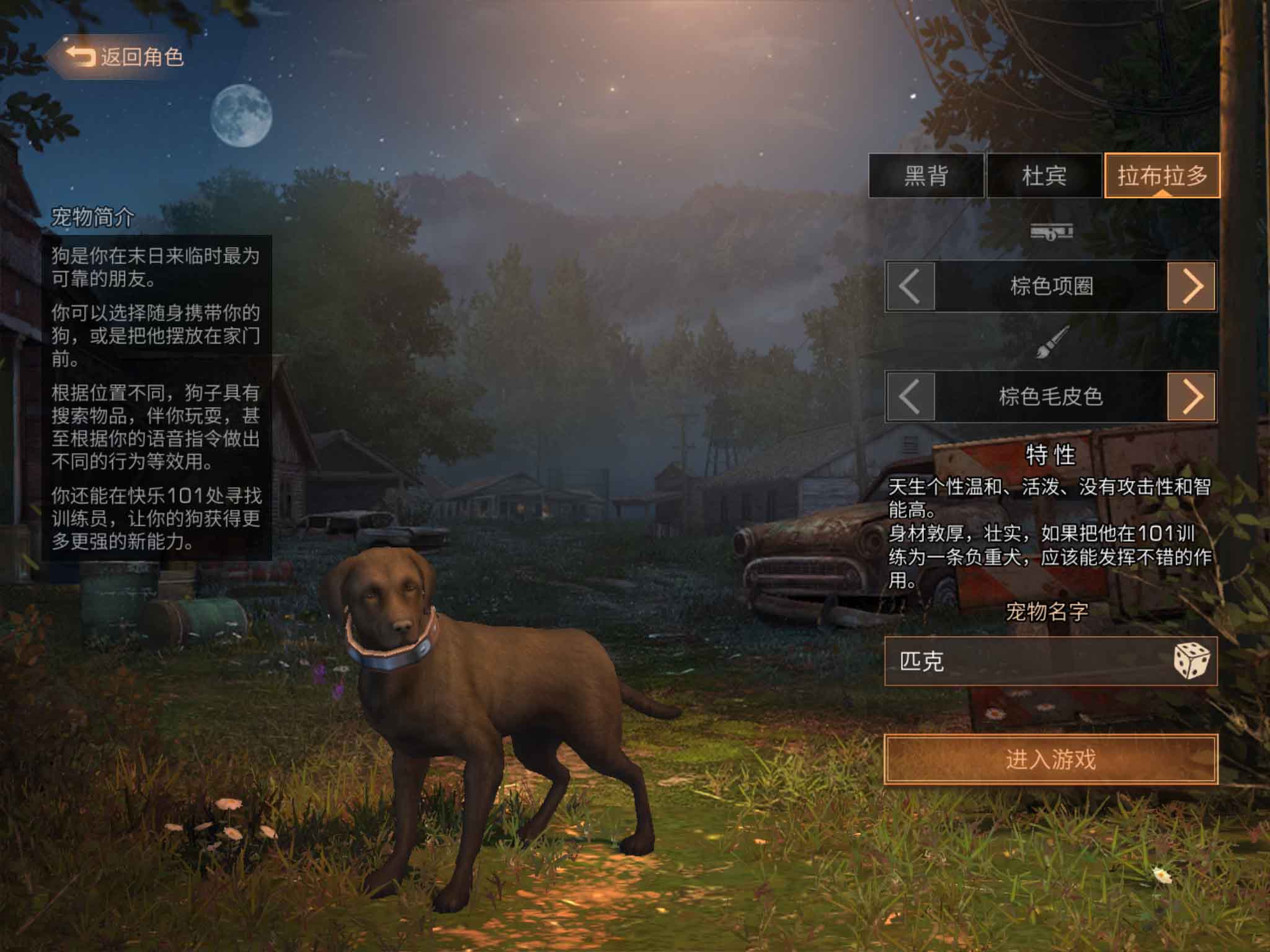Randomize pet name with dice icon
The width and height of the screenshot is (1270, 952).
[1191, 661]
